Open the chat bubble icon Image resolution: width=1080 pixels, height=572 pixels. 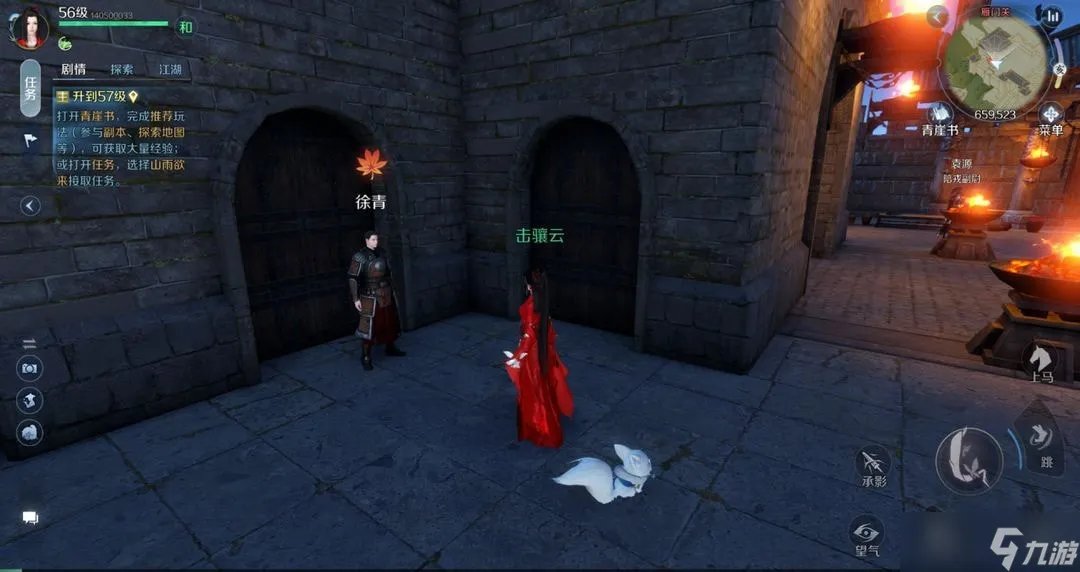click(x=30, y=517)
